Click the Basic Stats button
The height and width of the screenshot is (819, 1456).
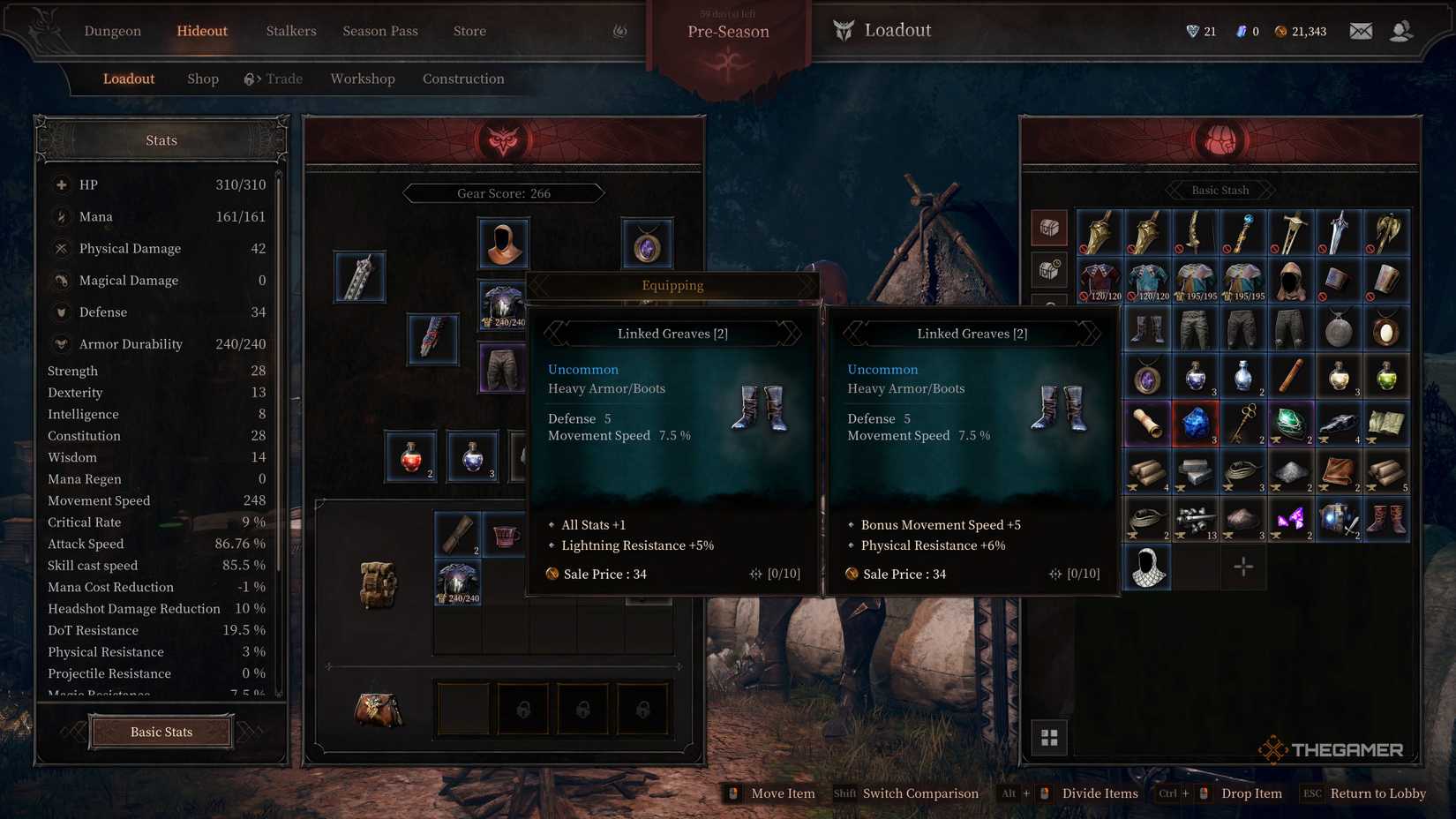[x=161, y=732]
